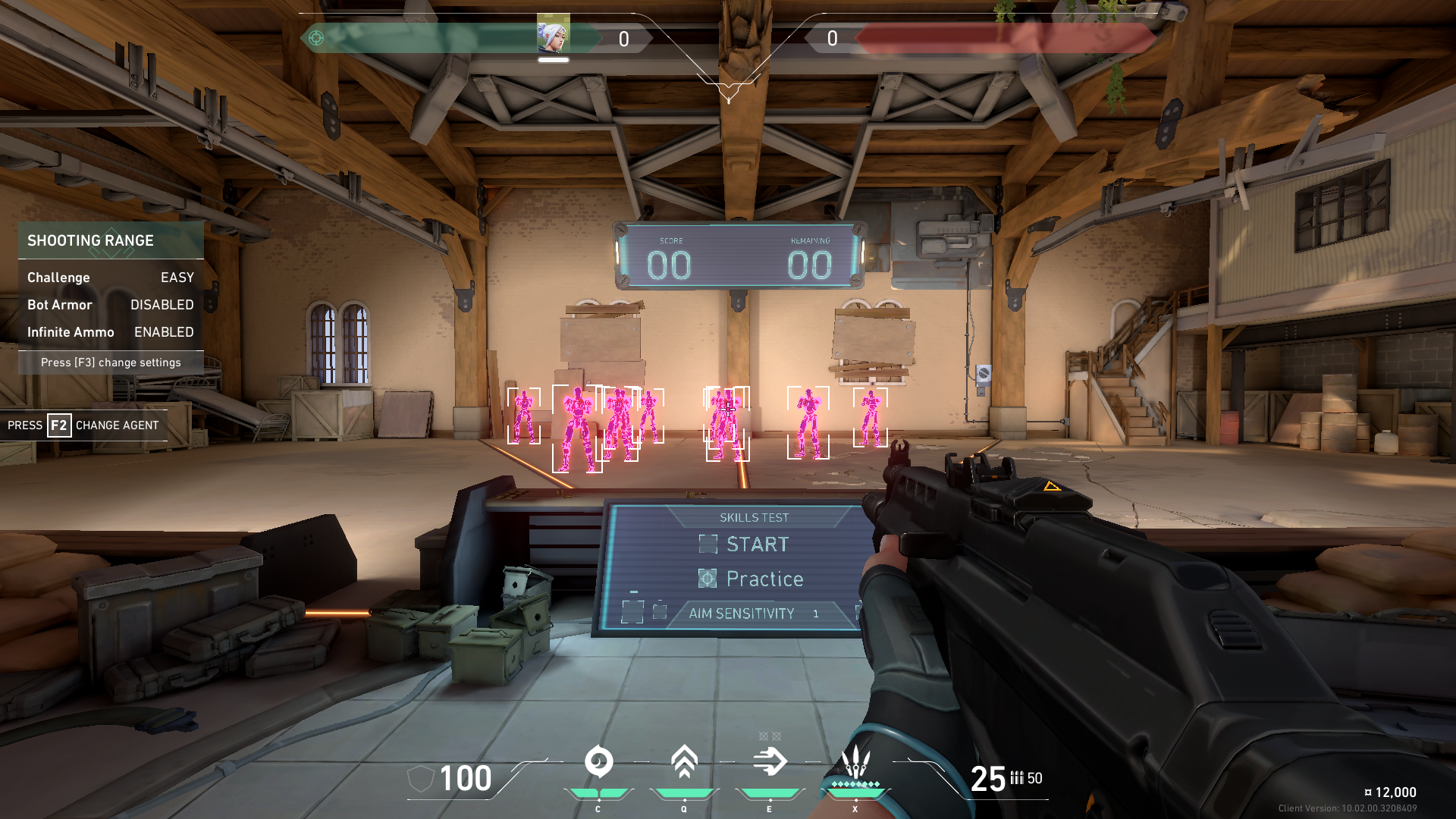Select the Blade Storm ultimate icon
Screen dimensions: 1456x819
pyautogui.click(x=855, y=762)
